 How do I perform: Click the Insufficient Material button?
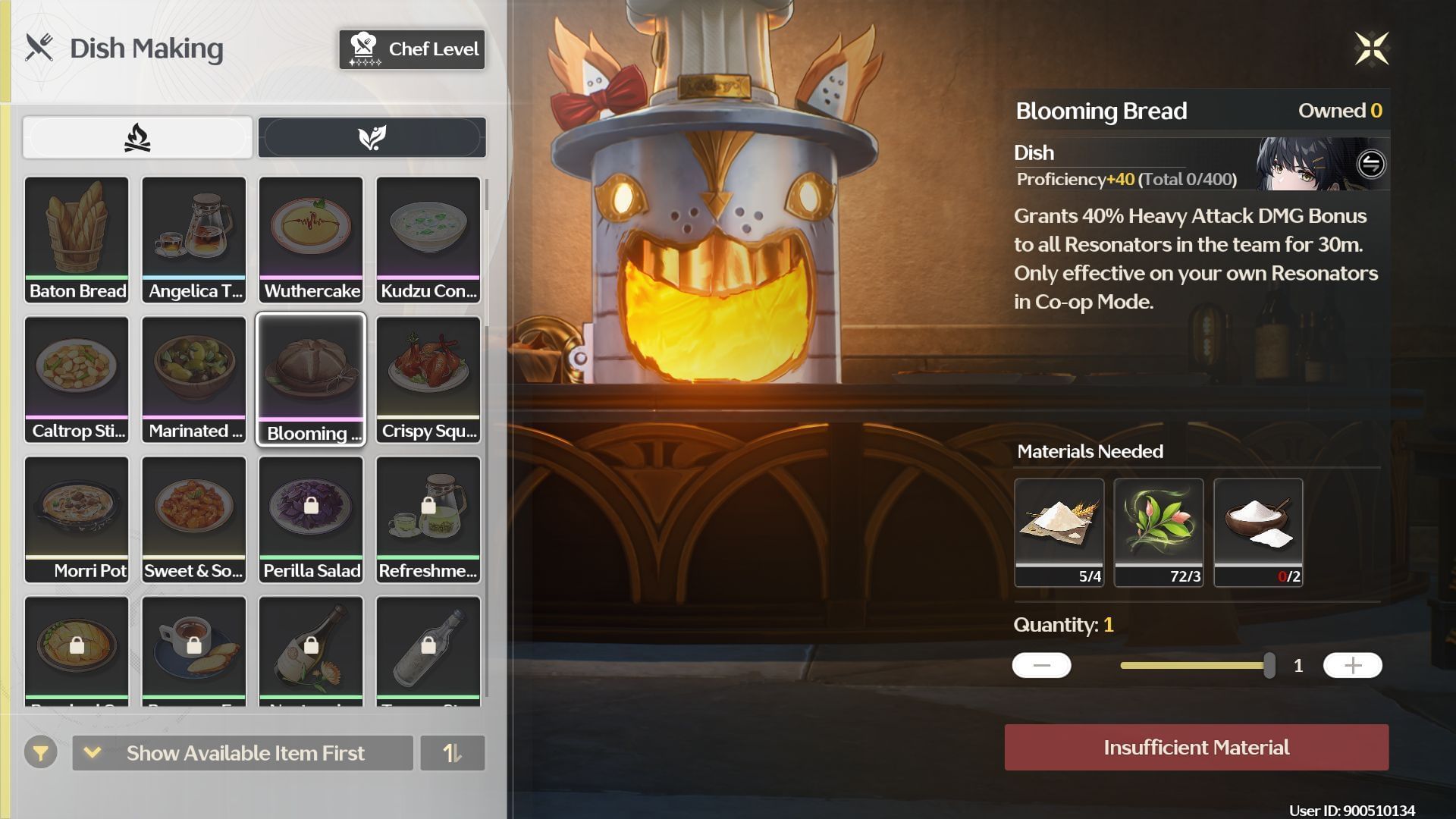pyautogui.click(x=1197, y=748)
